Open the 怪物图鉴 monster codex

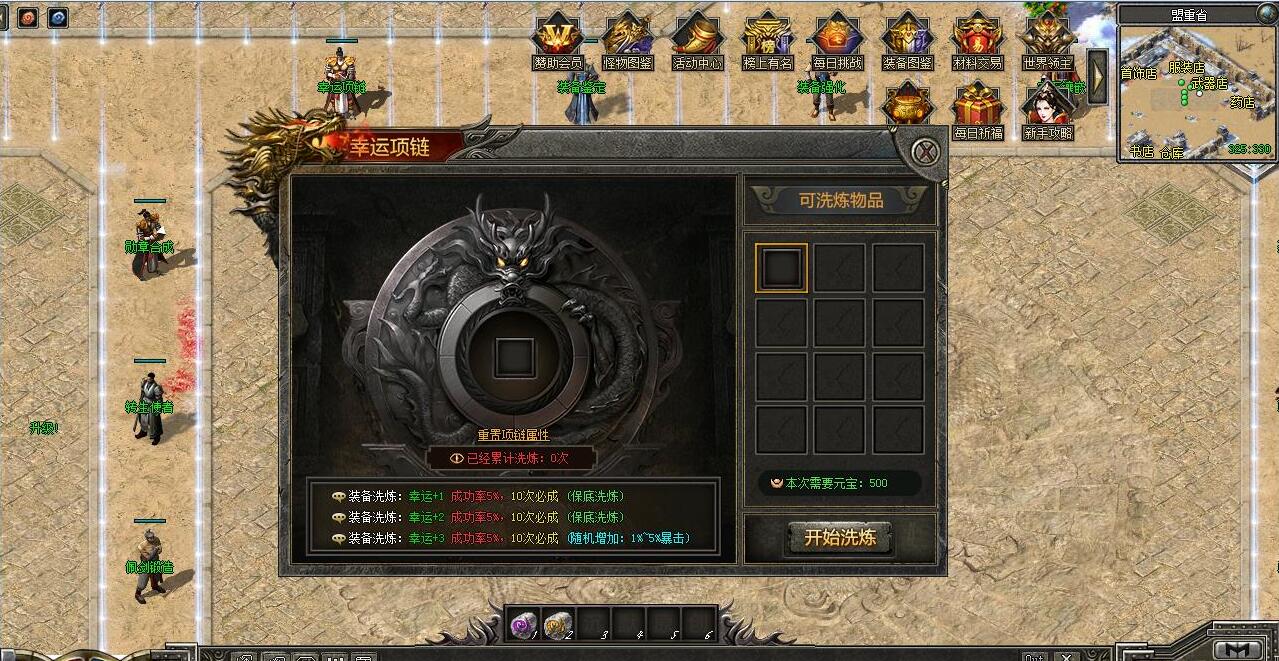pyautogui.click(x=627, y=40)
